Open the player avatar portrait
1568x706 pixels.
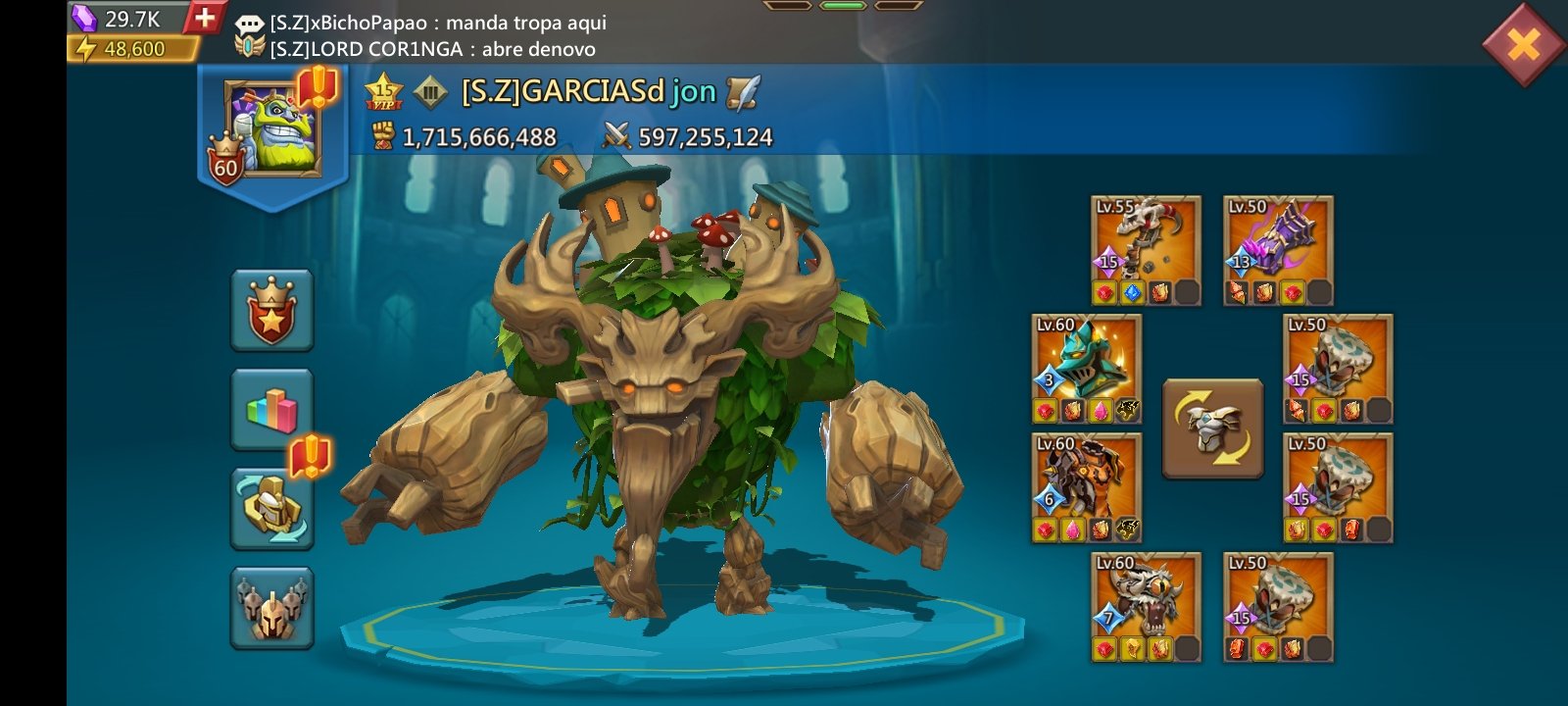click(x=271, y=128)
